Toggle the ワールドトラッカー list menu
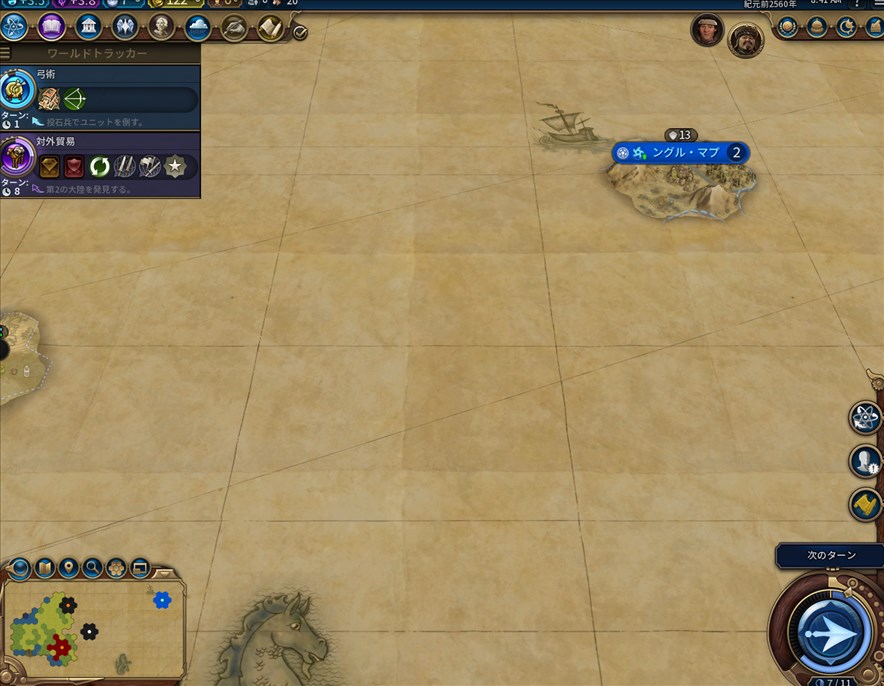This screenshot has width=884, height=686. (x=6, y=53)
